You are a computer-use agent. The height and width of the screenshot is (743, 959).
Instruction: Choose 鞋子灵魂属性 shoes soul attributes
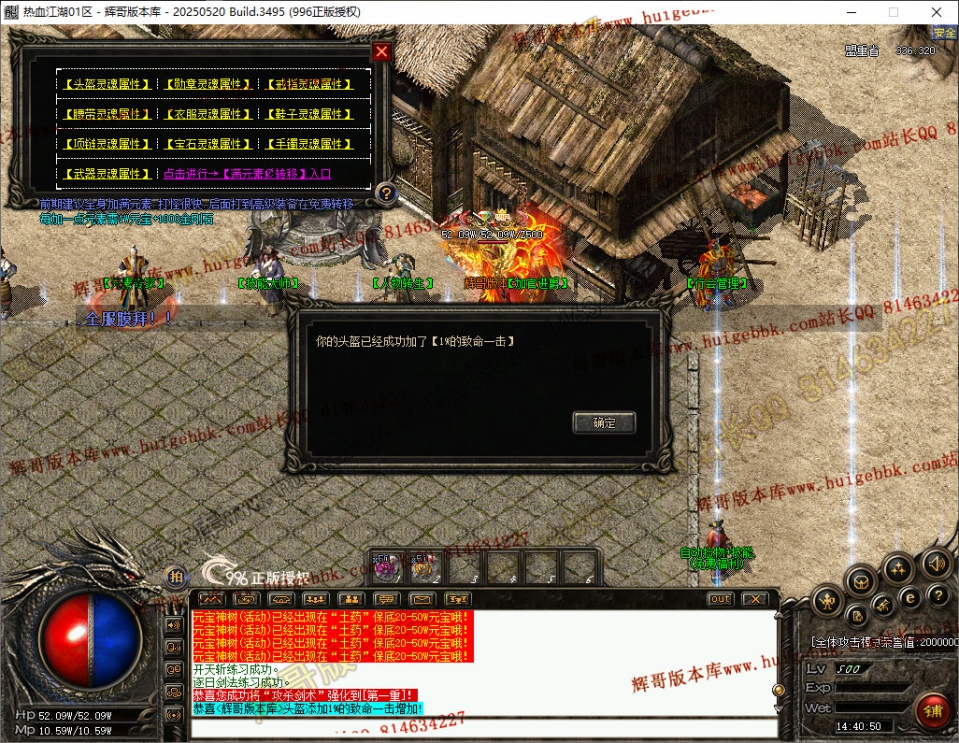pos(309,114)
